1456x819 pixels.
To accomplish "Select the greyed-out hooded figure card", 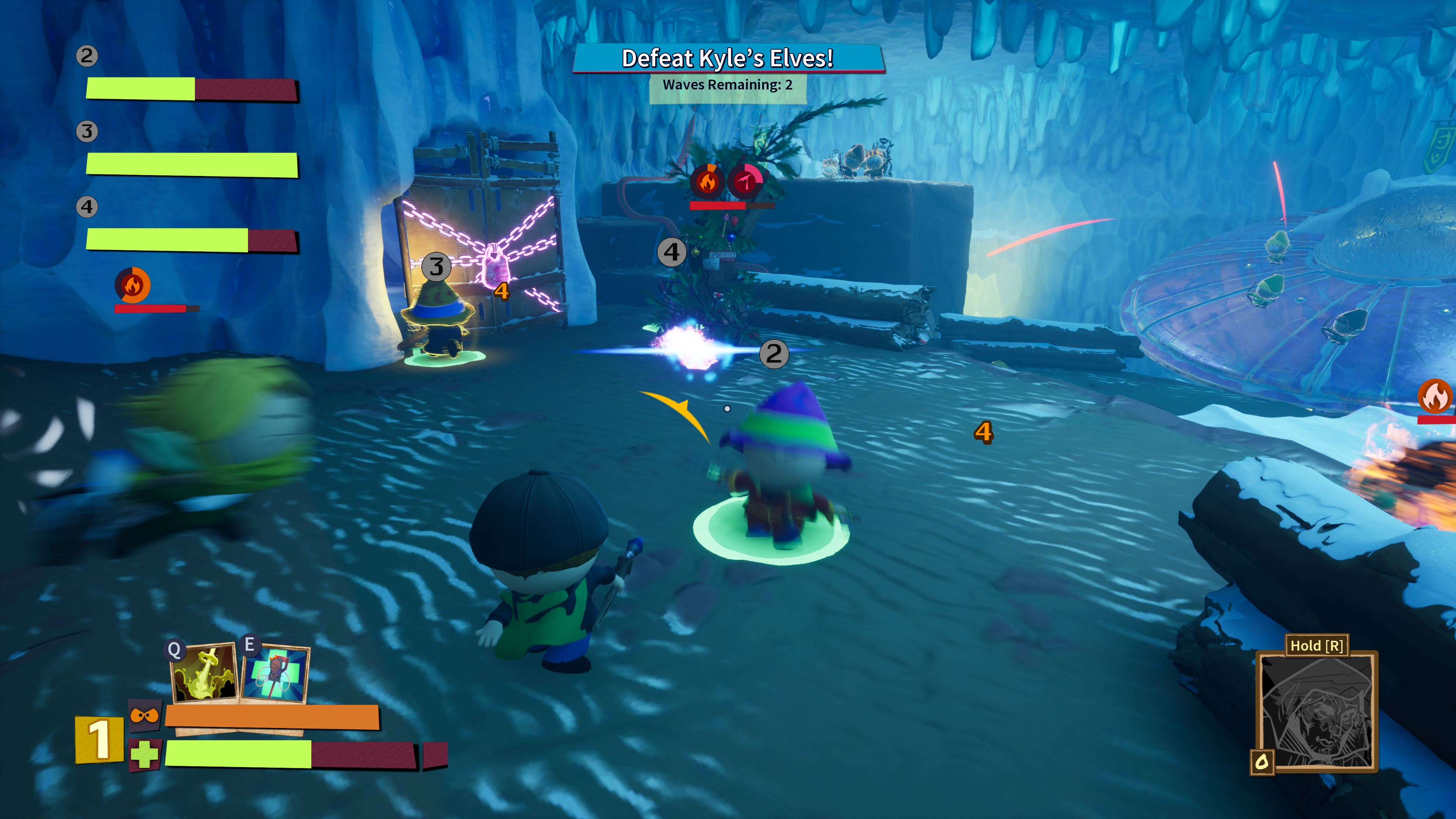I will tap(1317, 711).
